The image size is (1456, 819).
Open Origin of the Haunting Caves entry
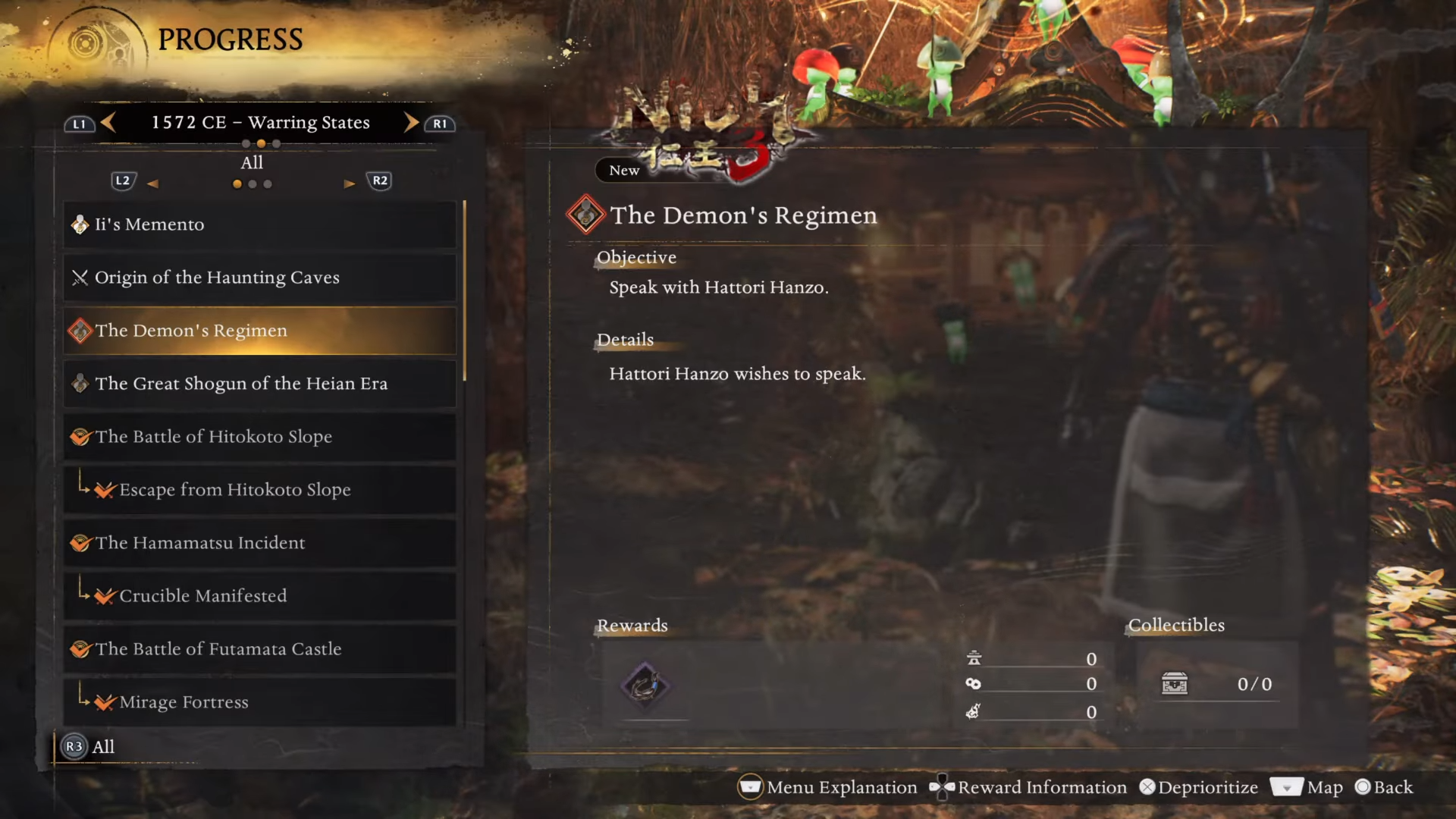point(259,278)
